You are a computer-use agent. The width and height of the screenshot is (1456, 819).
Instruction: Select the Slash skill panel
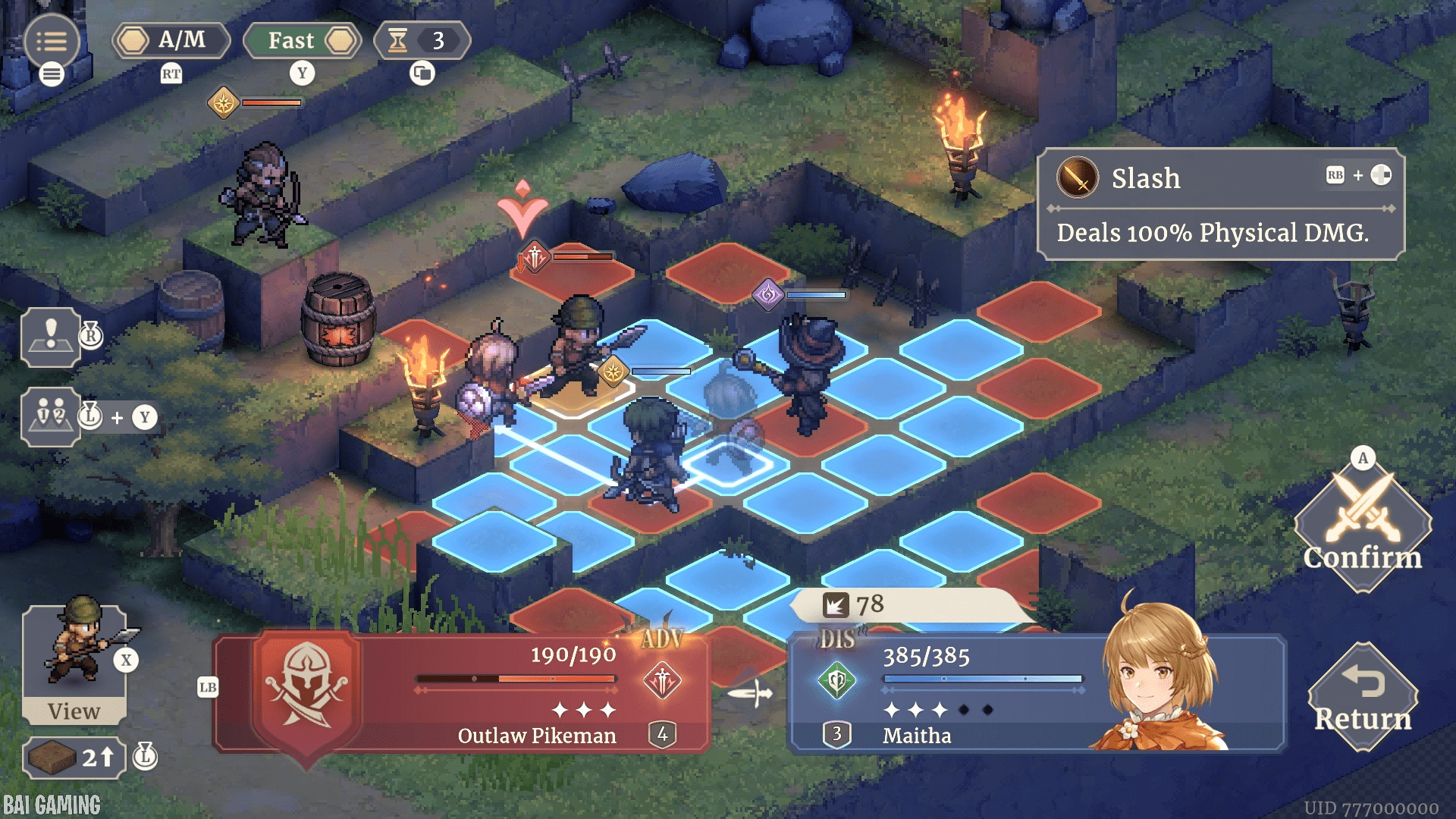click(x=1220, y=204)
